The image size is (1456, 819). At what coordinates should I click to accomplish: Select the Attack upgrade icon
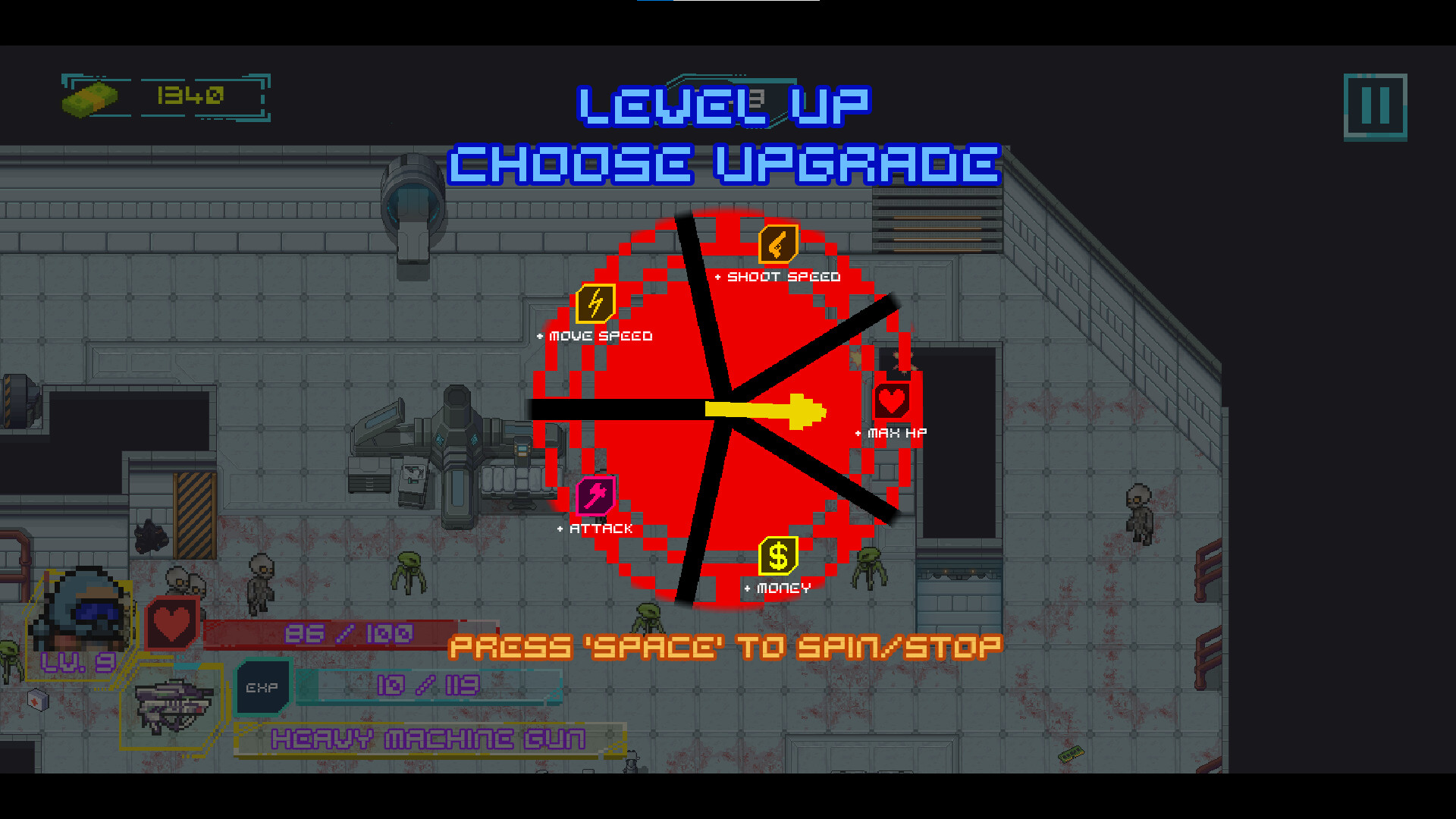click(x=594, y=494)
